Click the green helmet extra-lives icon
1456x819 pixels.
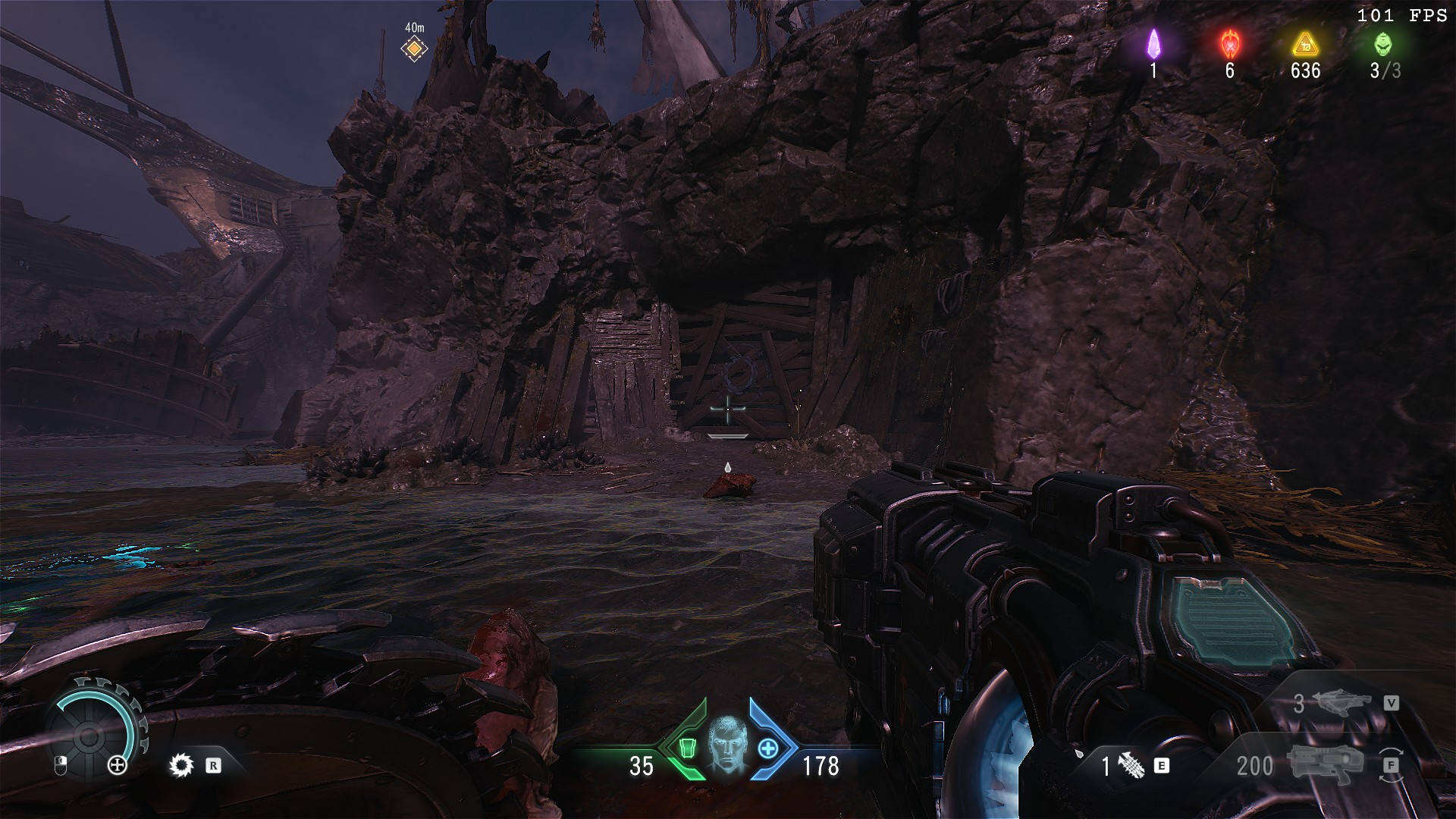(x=1383, y=44)
